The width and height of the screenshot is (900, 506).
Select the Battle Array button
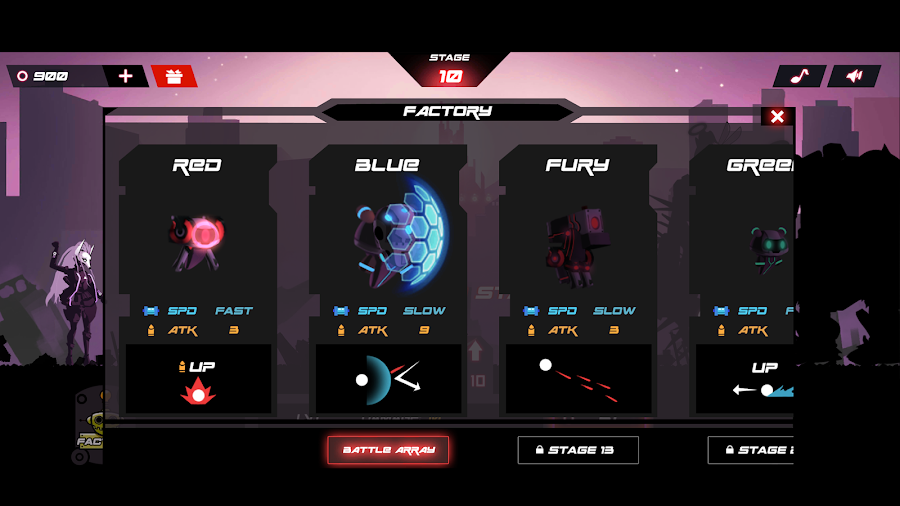tap(388, 450)
